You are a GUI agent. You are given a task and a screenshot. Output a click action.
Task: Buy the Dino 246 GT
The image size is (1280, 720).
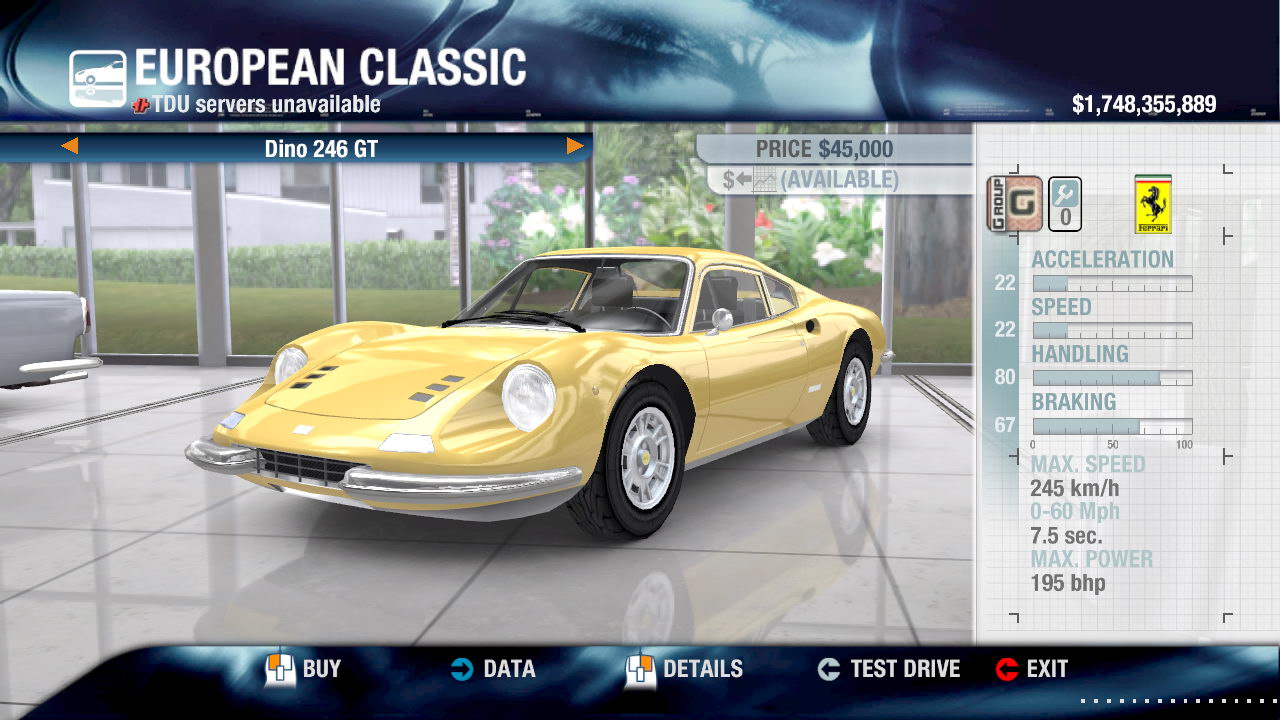coord(303,669)
